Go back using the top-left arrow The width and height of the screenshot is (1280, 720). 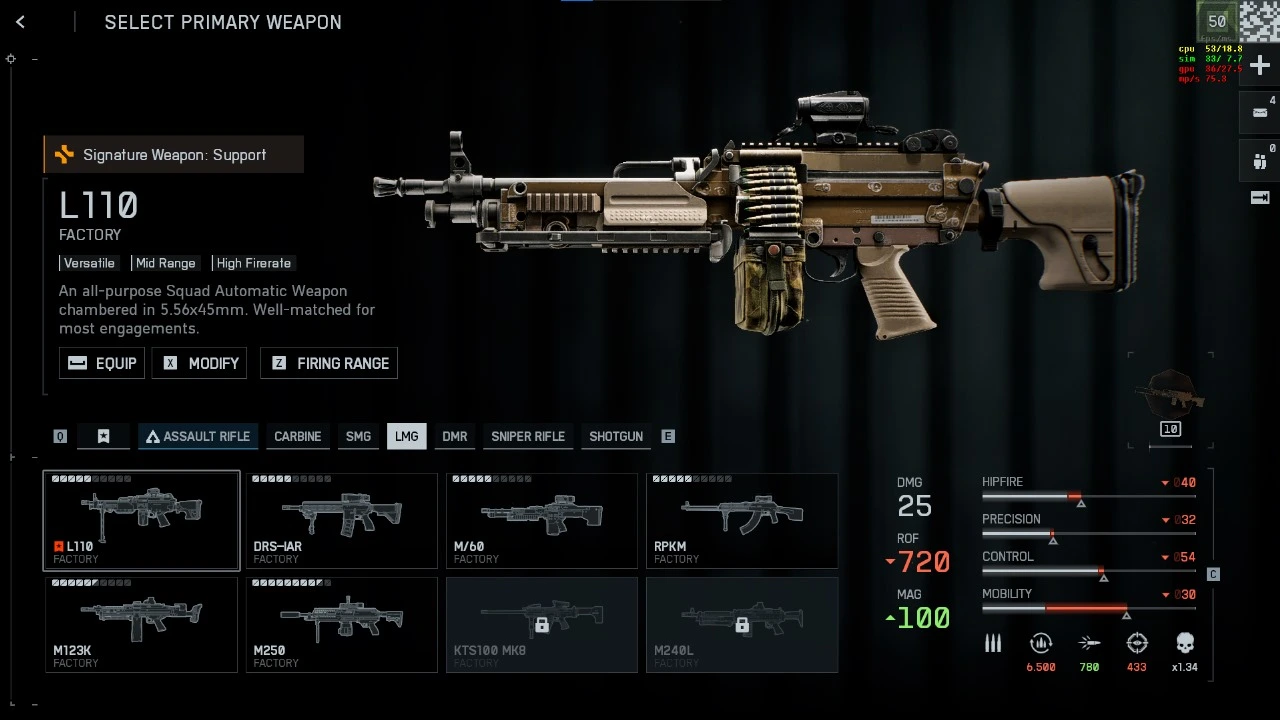click(20, 22)
